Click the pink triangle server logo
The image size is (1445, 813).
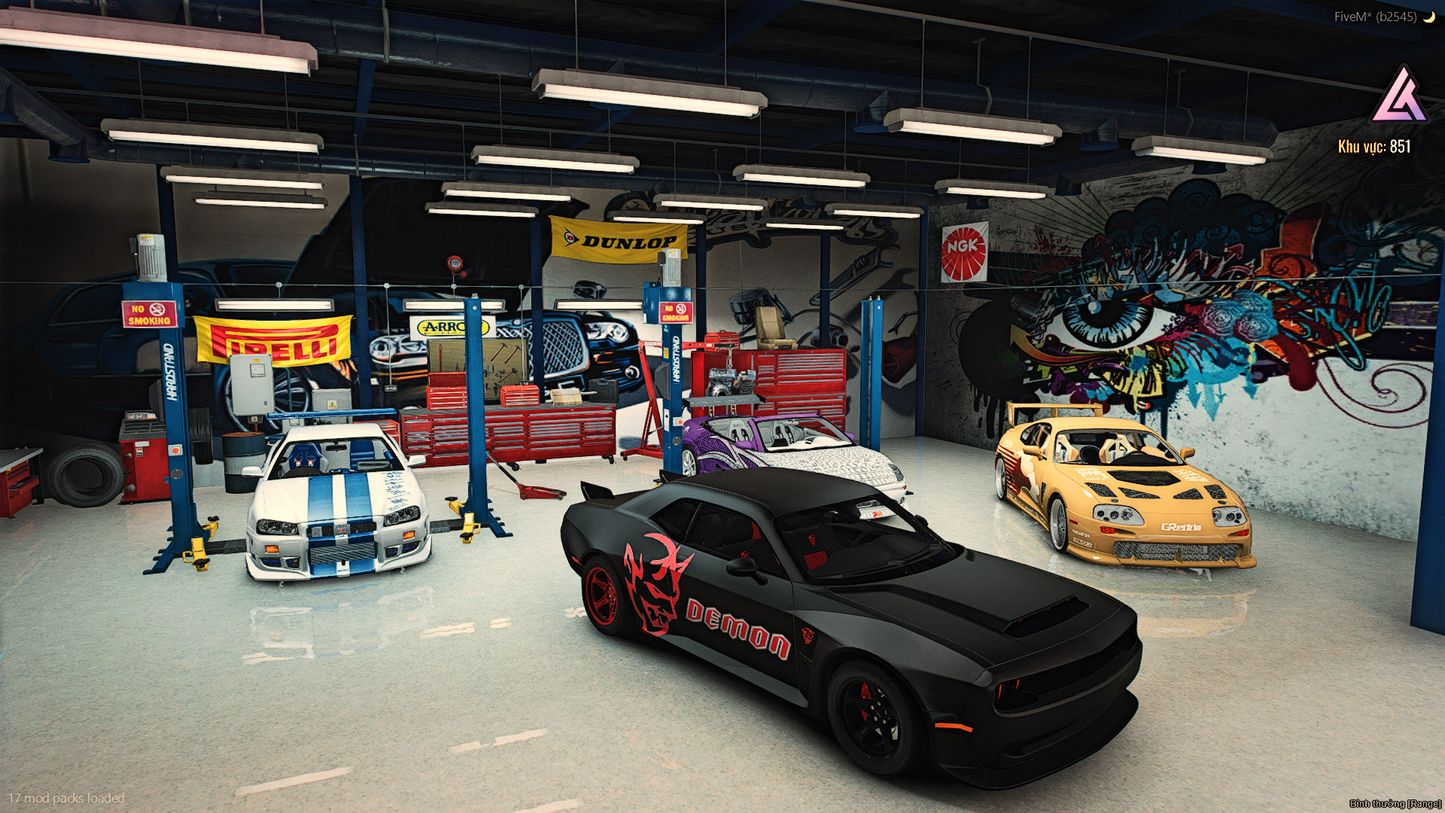(x=1399, y=96)
